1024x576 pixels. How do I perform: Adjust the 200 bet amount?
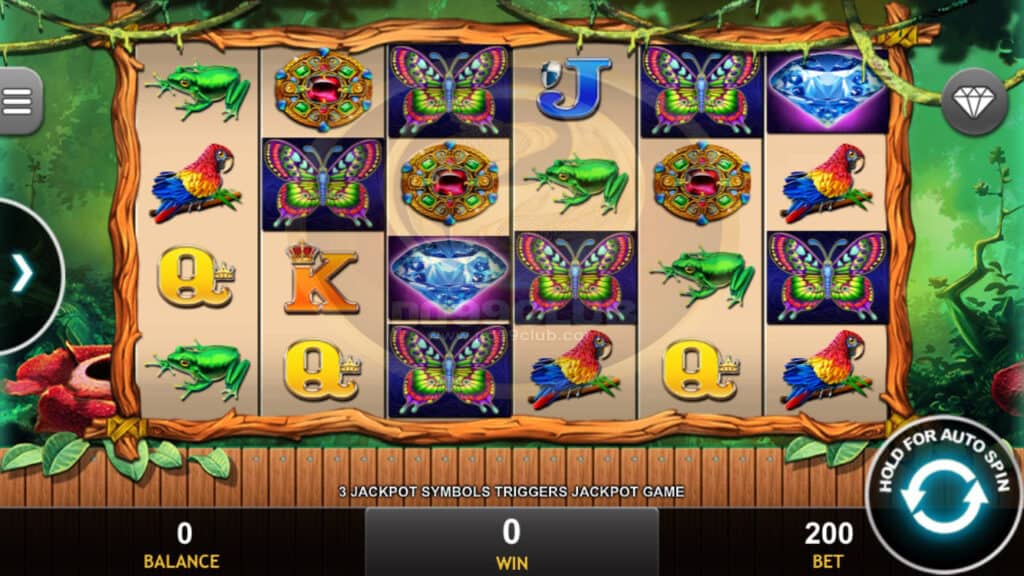pos(828,542)
